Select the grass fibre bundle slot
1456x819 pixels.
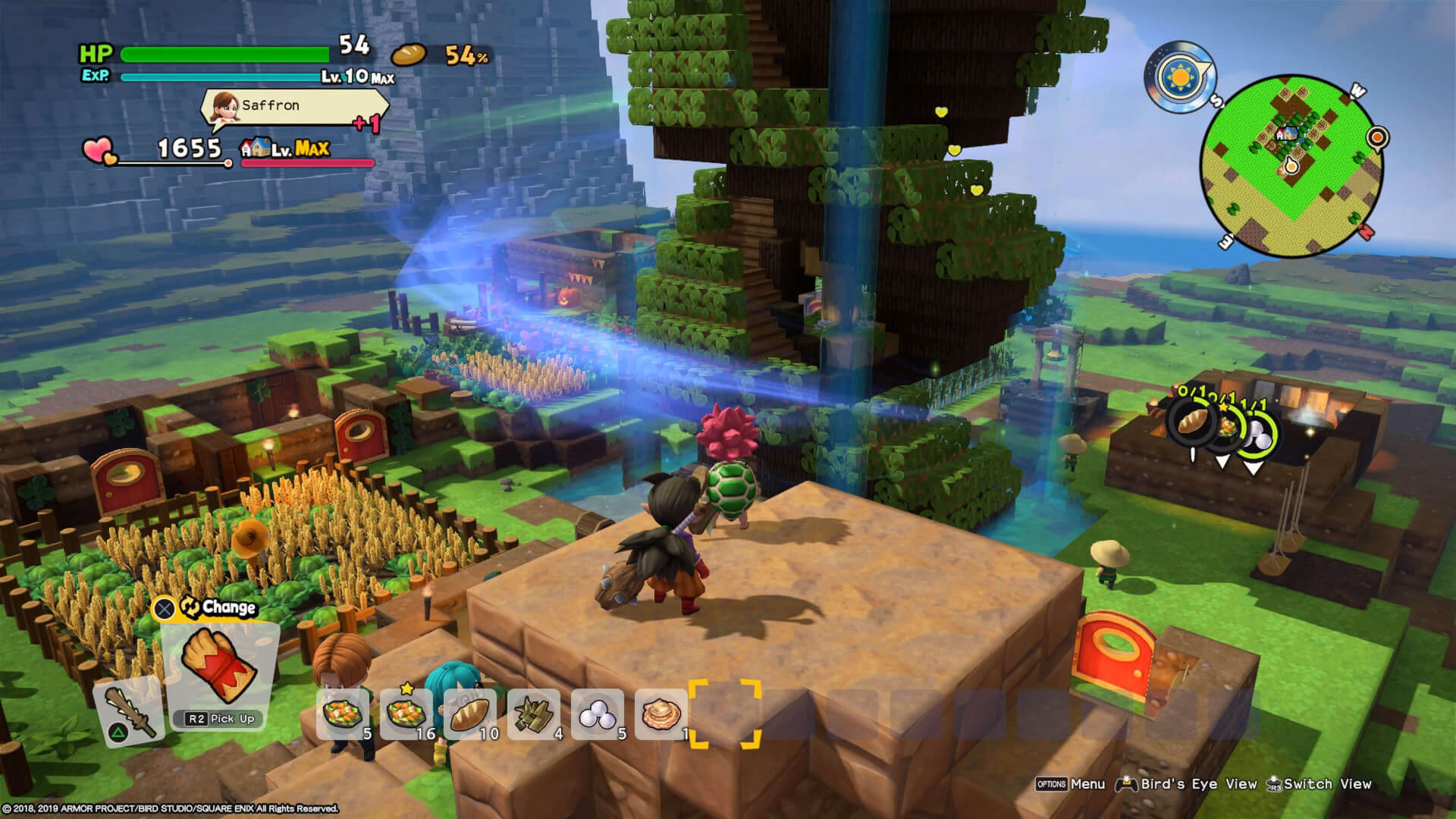pyautogui.click(x=534, y=714)
